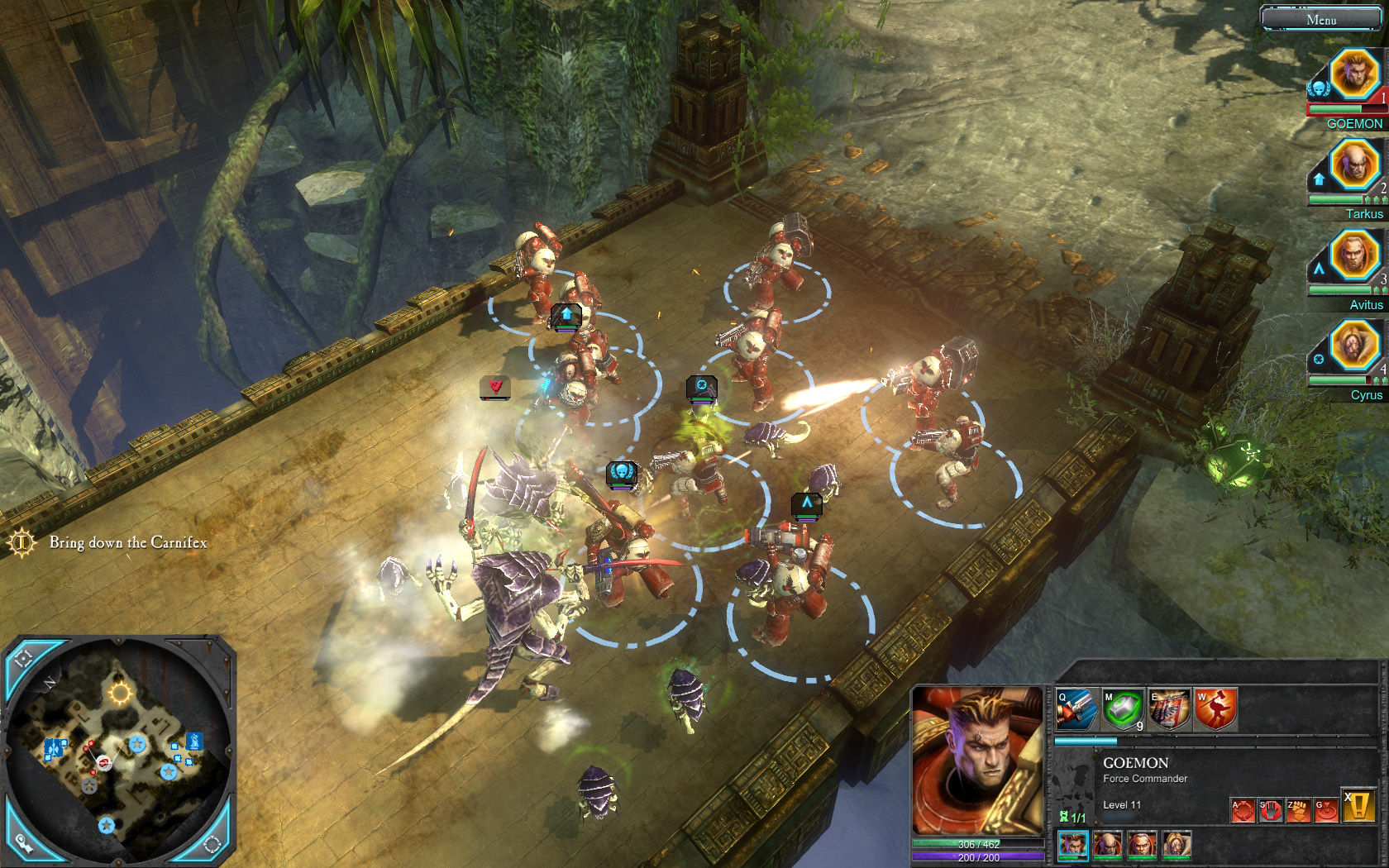Viewport: 1389px width, 868px height.
Task: Activate the Q weapon ability icon
Action: [1076, 709]
